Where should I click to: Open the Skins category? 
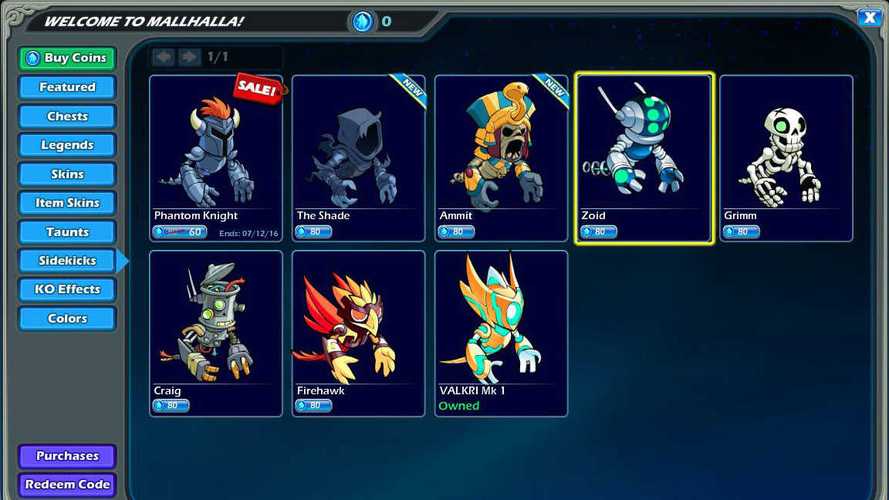pos(67,174)
